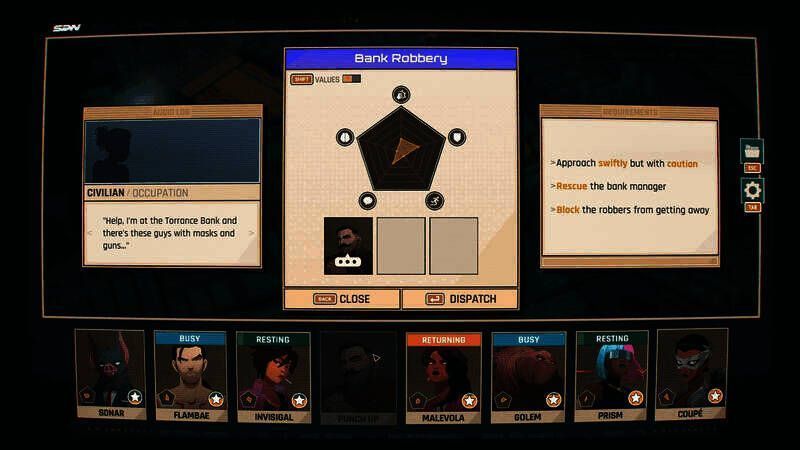Play the civilian audio log
This screenshot has height=450, width=800.
pos(172,150)
